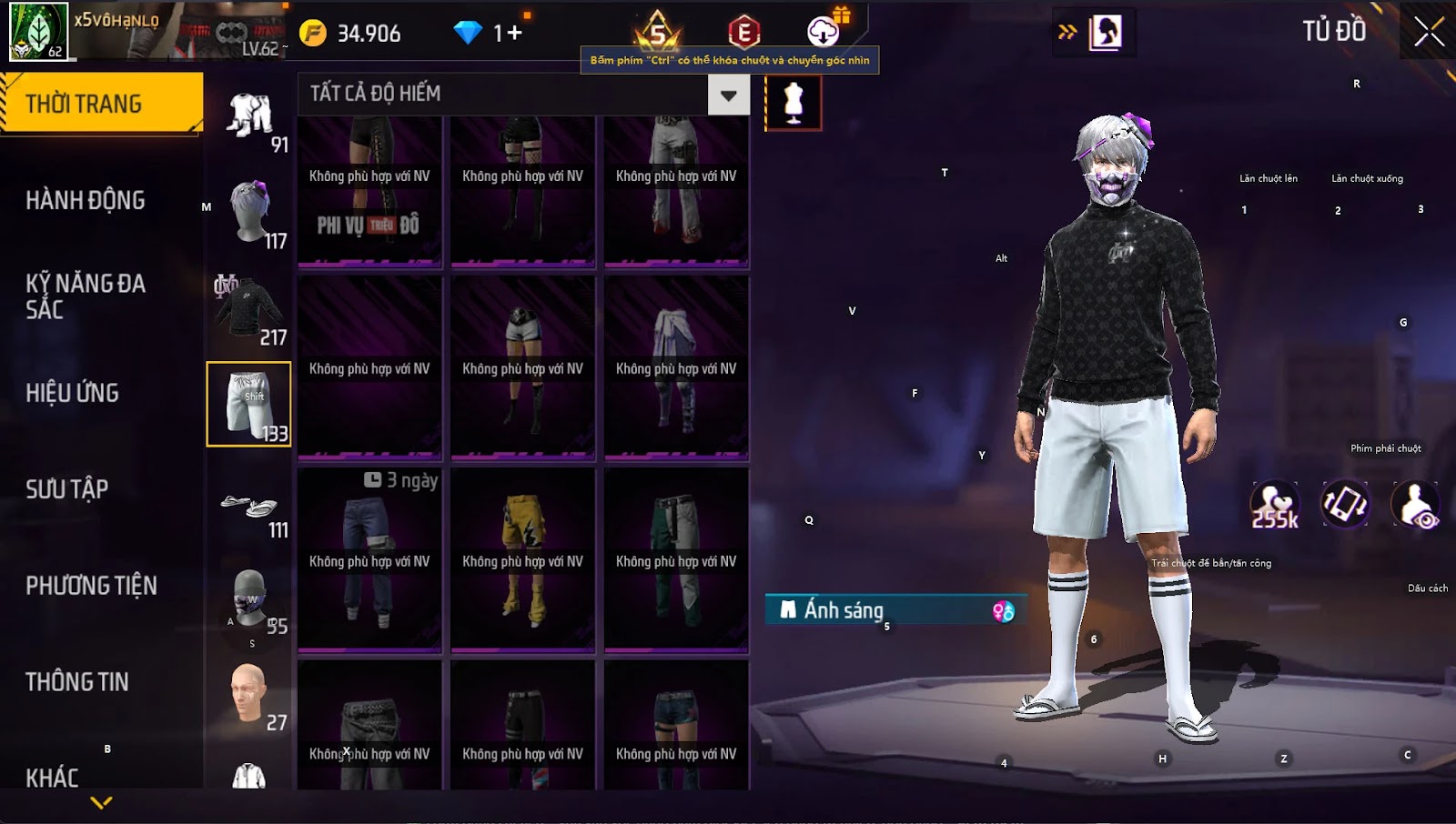
Task: Add diamonds with the plus button
Action: 515,34
